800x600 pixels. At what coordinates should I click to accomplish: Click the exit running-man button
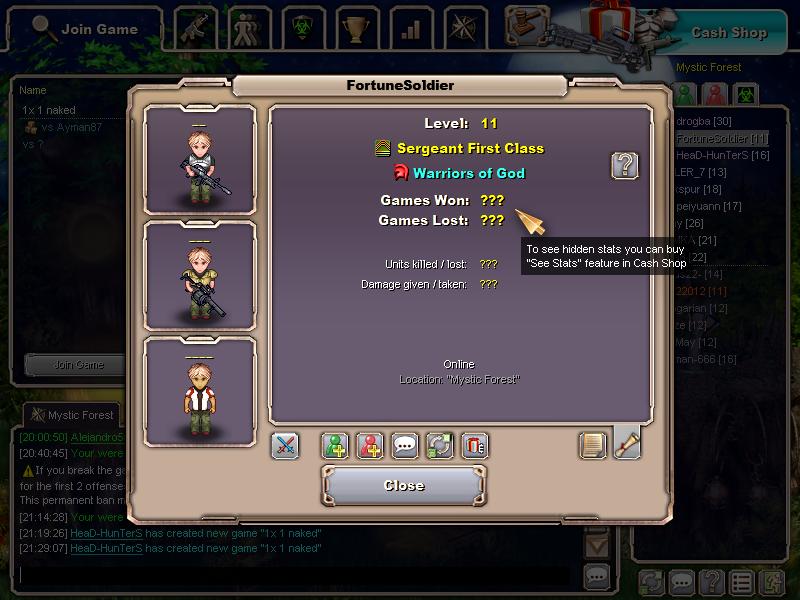772,581
